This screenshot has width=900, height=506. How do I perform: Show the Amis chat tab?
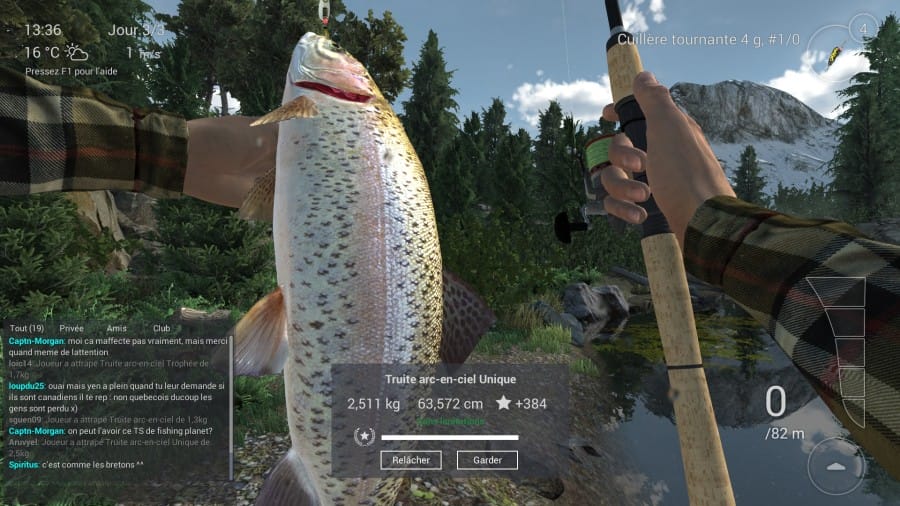(x=117, y=328)
